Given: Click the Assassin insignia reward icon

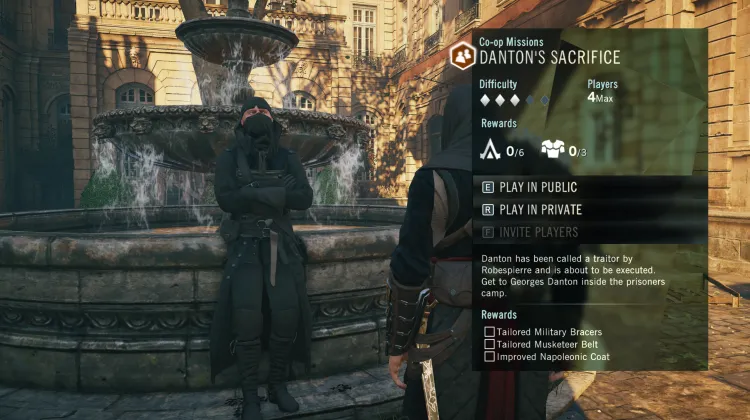Looking at the screenshot, I should click(x=491, y=150).
